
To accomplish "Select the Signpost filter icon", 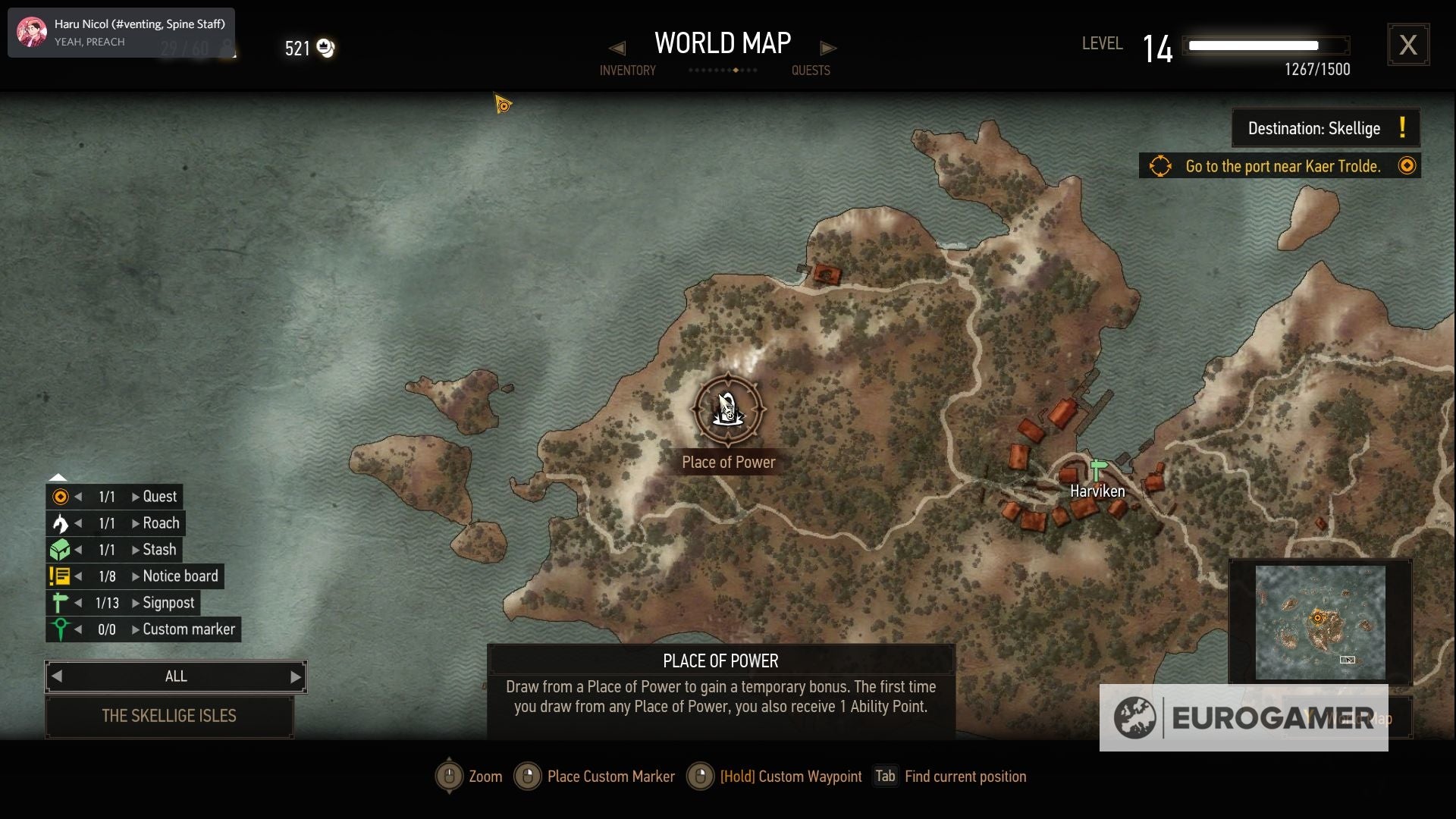I will 60,602.
